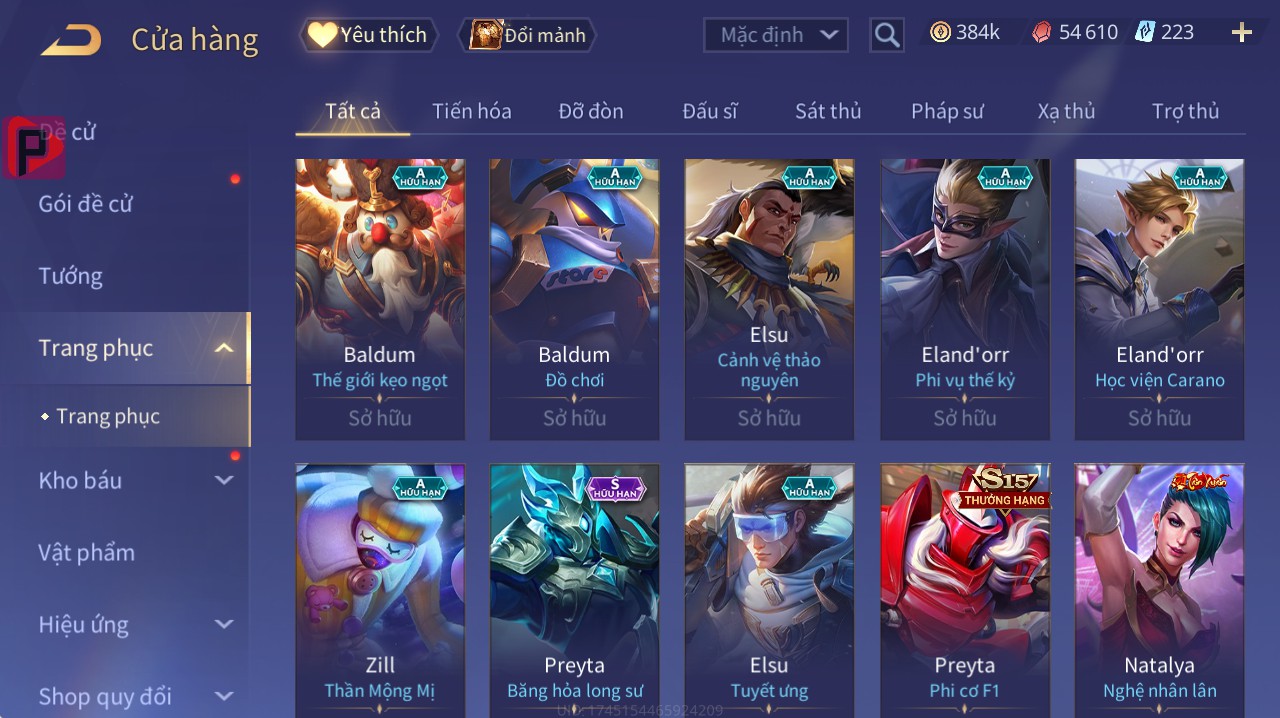Click the magnifying glass search button
1280x718 pixels.
tap(887, 36)
